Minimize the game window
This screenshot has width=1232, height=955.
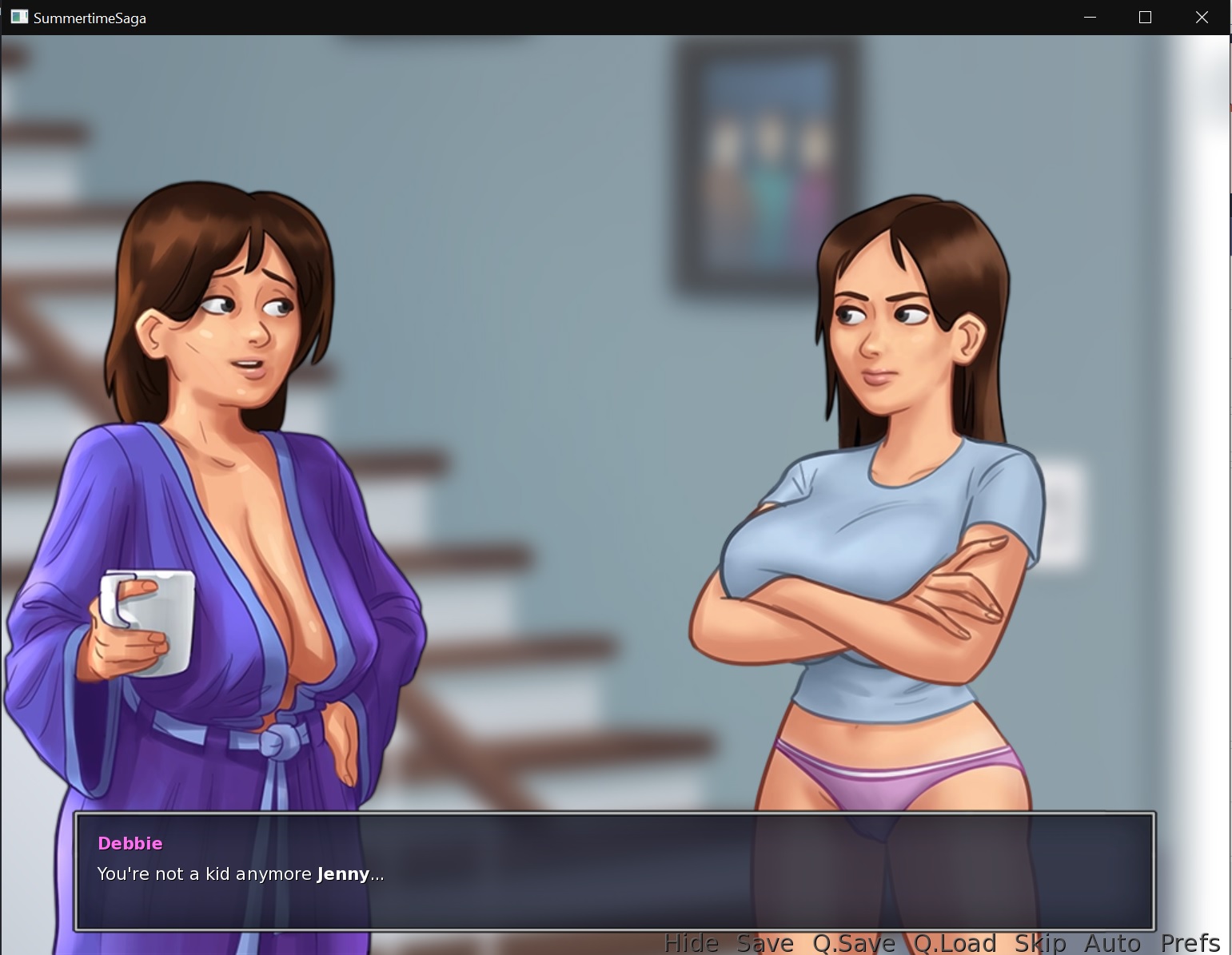coord(1090,18)
